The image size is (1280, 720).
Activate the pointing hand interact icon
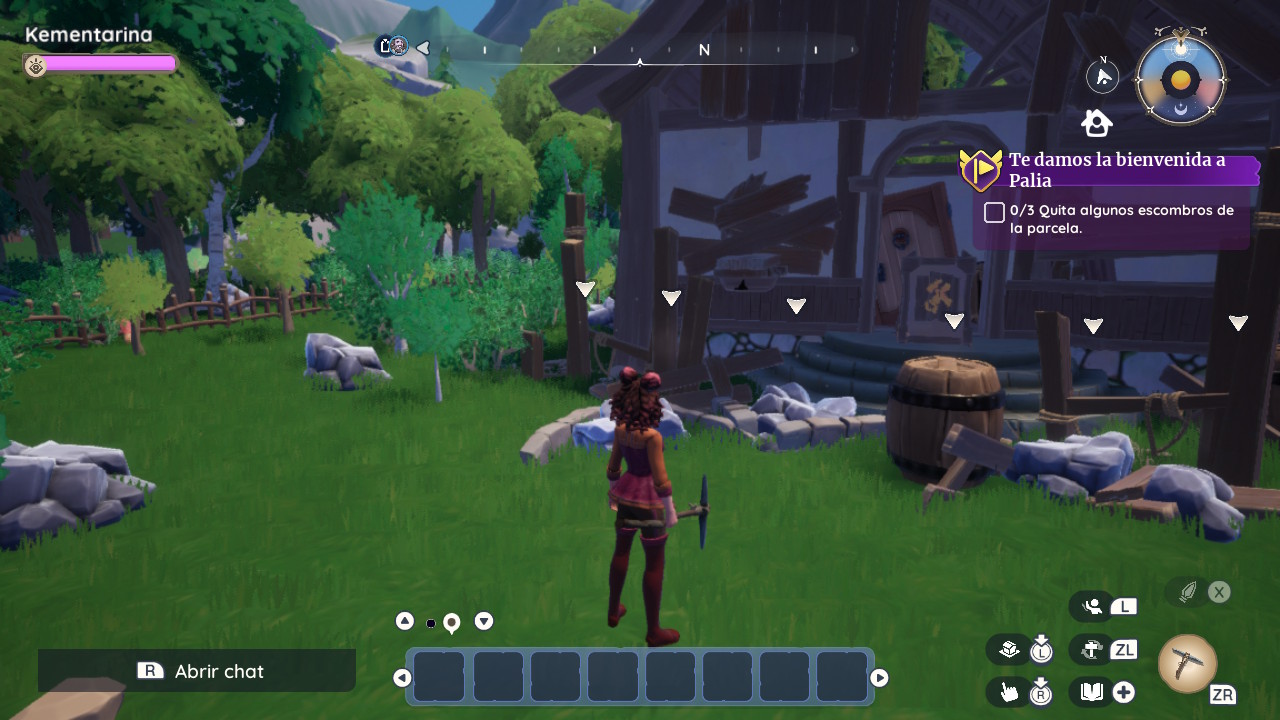(1009, 691)
